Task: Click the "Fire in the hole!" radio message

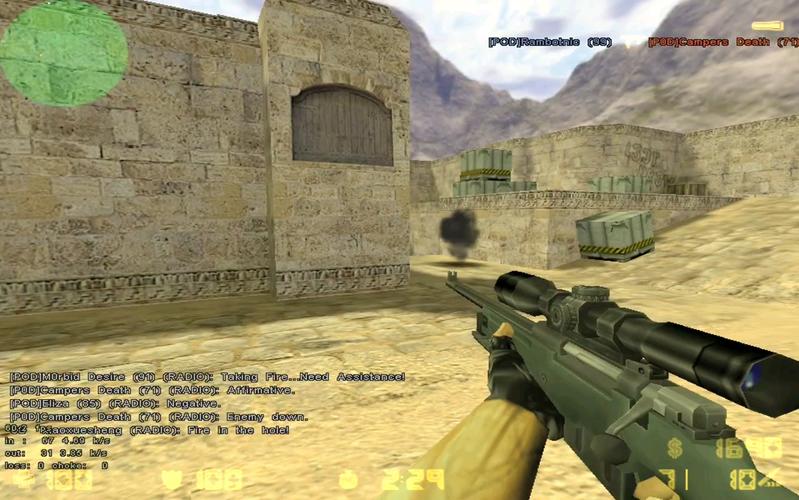Action: (150, 429)
